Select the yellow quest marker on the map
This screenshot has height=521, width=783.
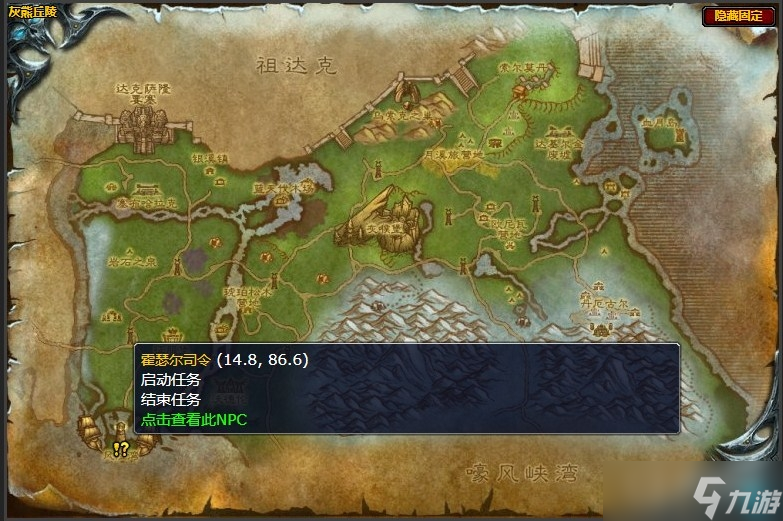coord(121,451)
